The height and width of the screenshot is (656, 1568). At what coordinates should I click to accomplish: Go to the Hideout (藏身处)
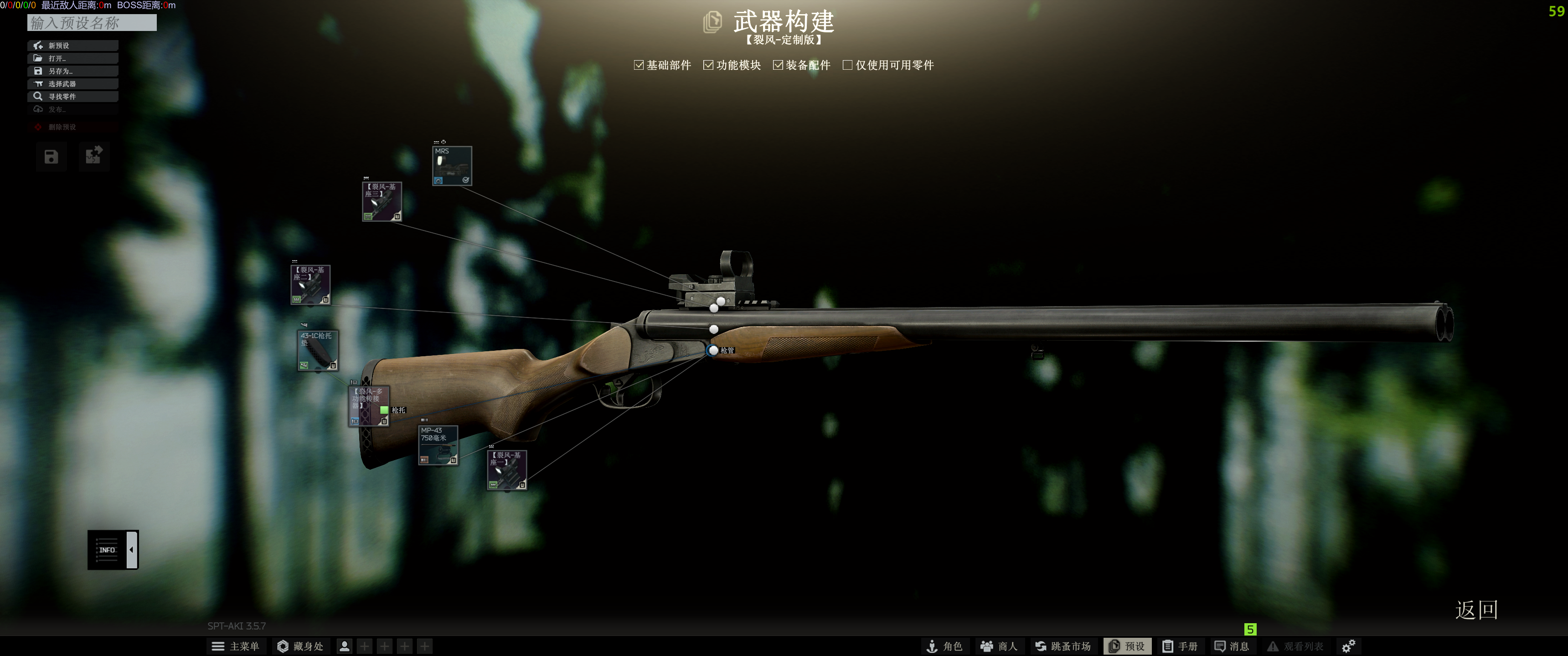[x=300, y=646]
